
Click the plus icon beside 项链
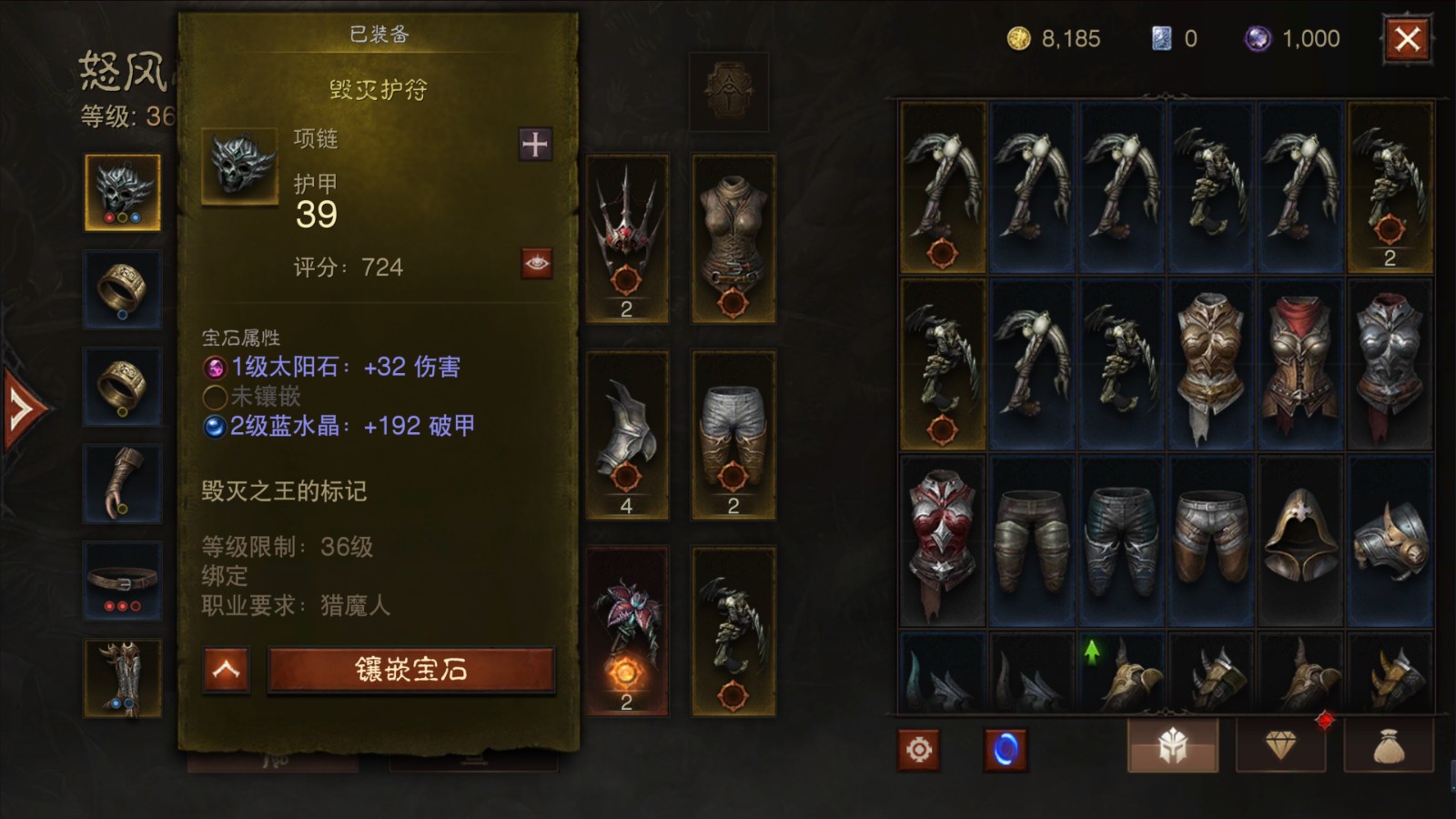tap(533, 144)
